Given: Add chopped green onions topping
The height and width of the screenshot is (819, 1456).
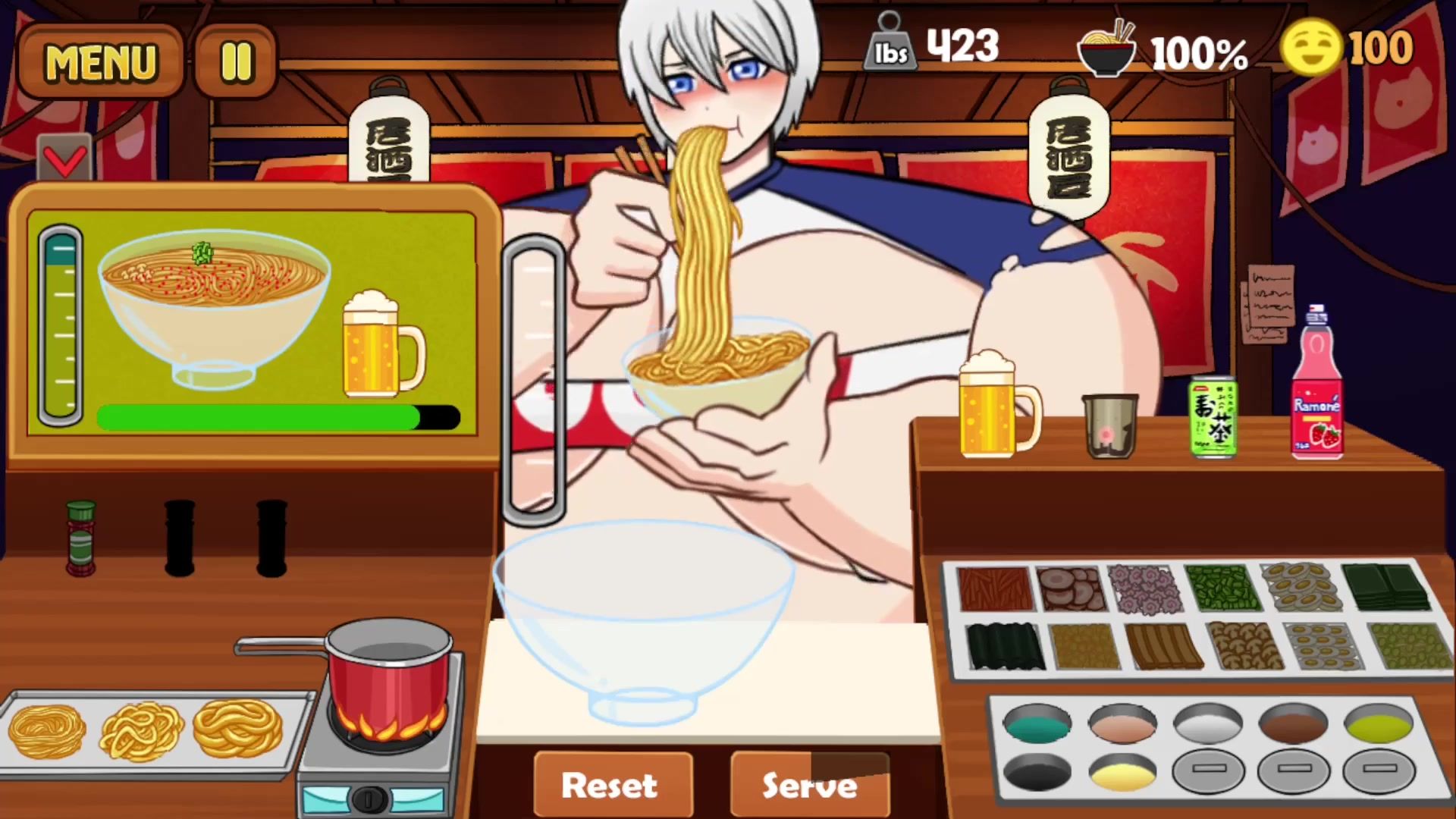Looking at the screenshot, I should click(1221, 588).
